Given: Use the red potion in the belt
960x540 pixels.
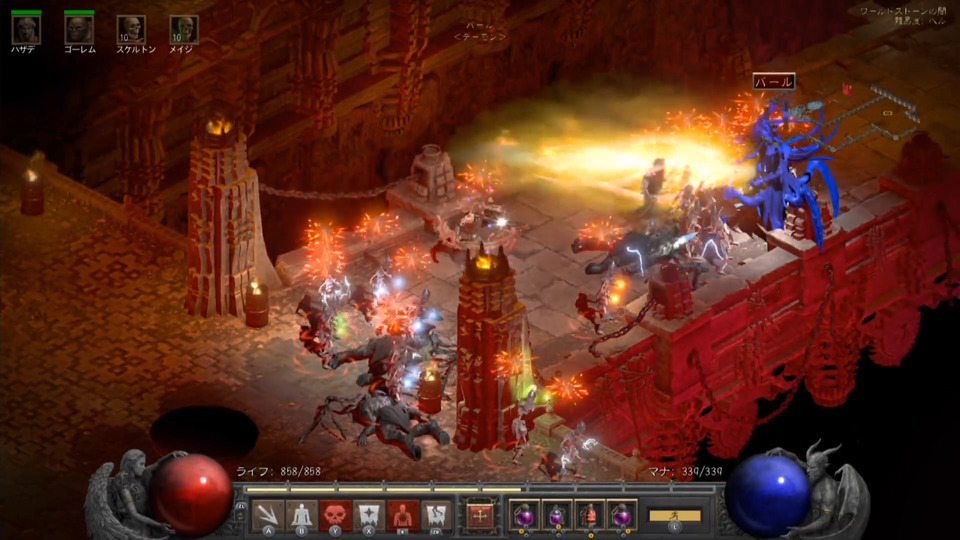Looking at the screenshot, I should pyautogui.click(x=590, y=514).
